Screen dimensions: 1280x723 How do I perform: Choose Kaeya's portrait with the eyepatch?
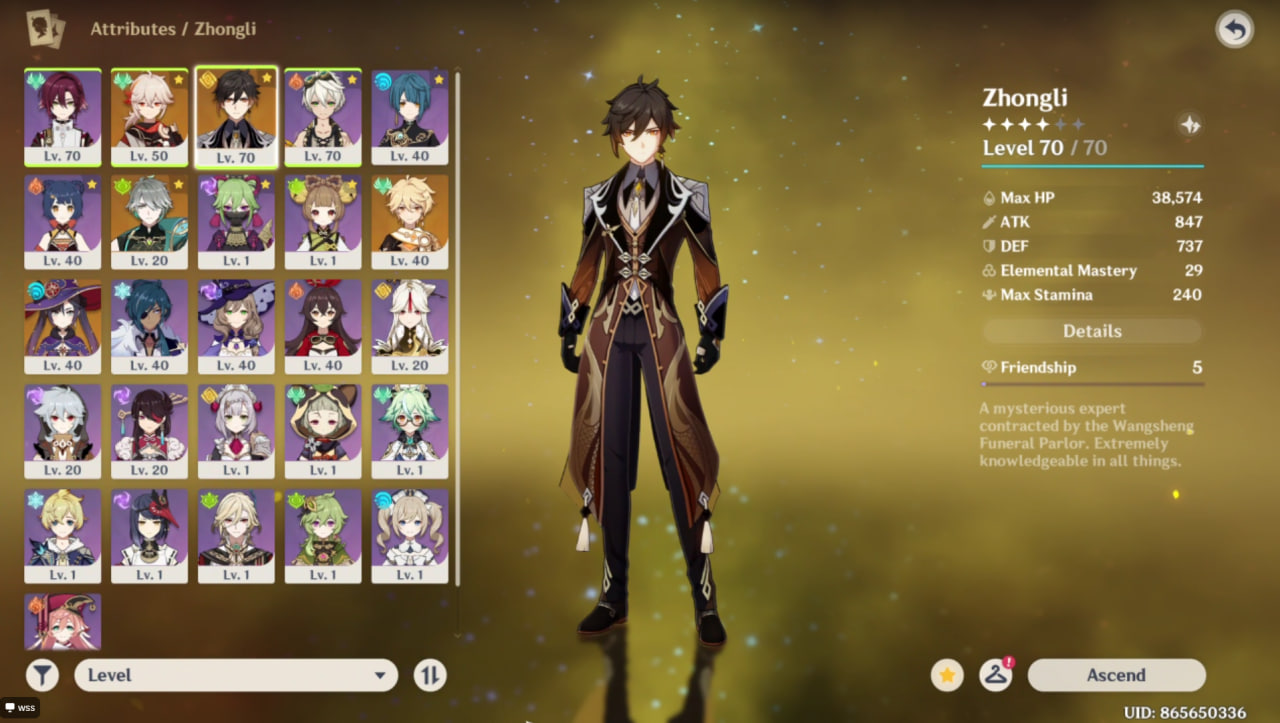point(149,325)
